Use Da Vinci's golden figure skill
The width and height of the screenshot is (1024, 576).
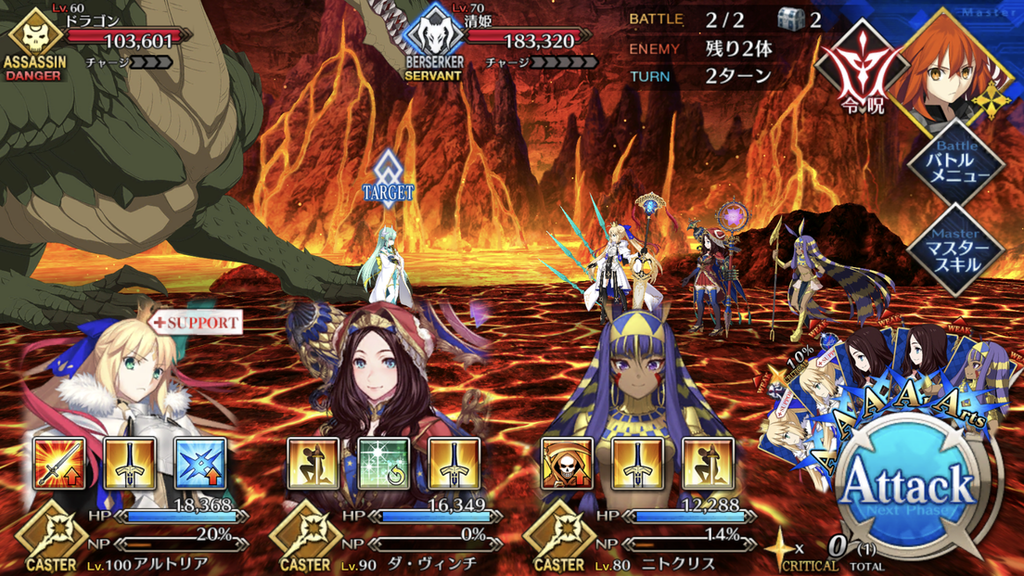[313, 463]
